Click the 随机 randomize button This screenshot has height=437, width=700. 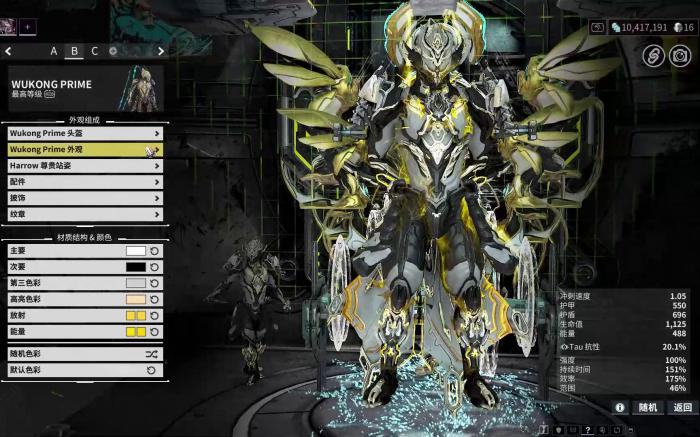pos(648,407)
